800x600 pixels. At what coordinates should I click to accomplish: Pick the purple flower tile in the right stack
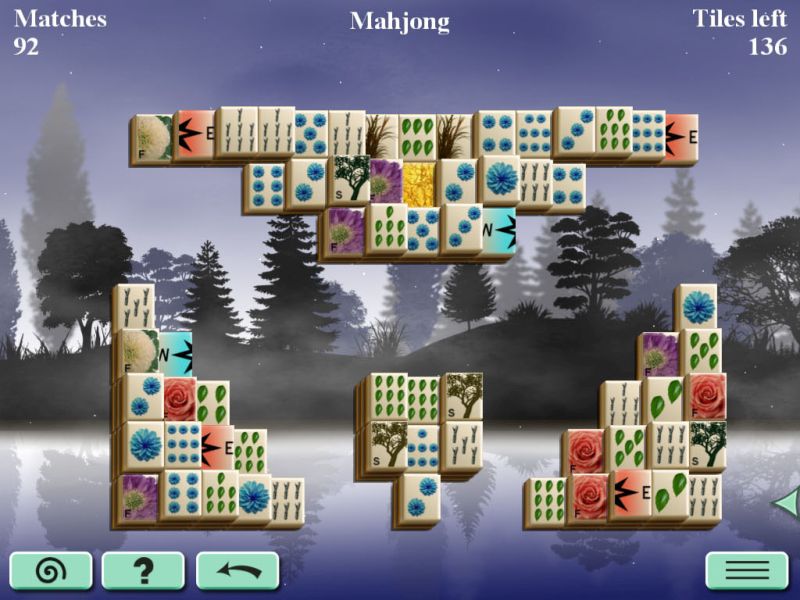tap(660, 354)
